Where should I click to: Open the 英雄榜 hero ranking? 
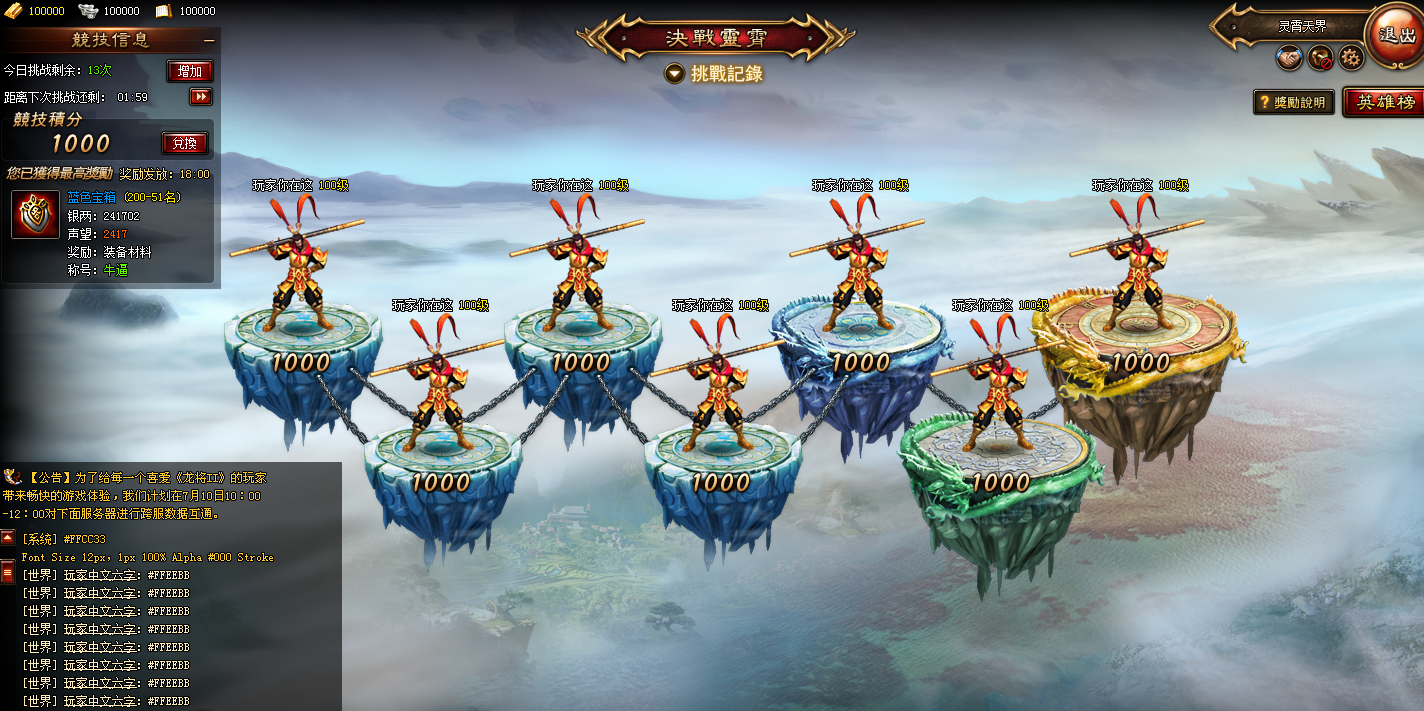pos(1384,102)
